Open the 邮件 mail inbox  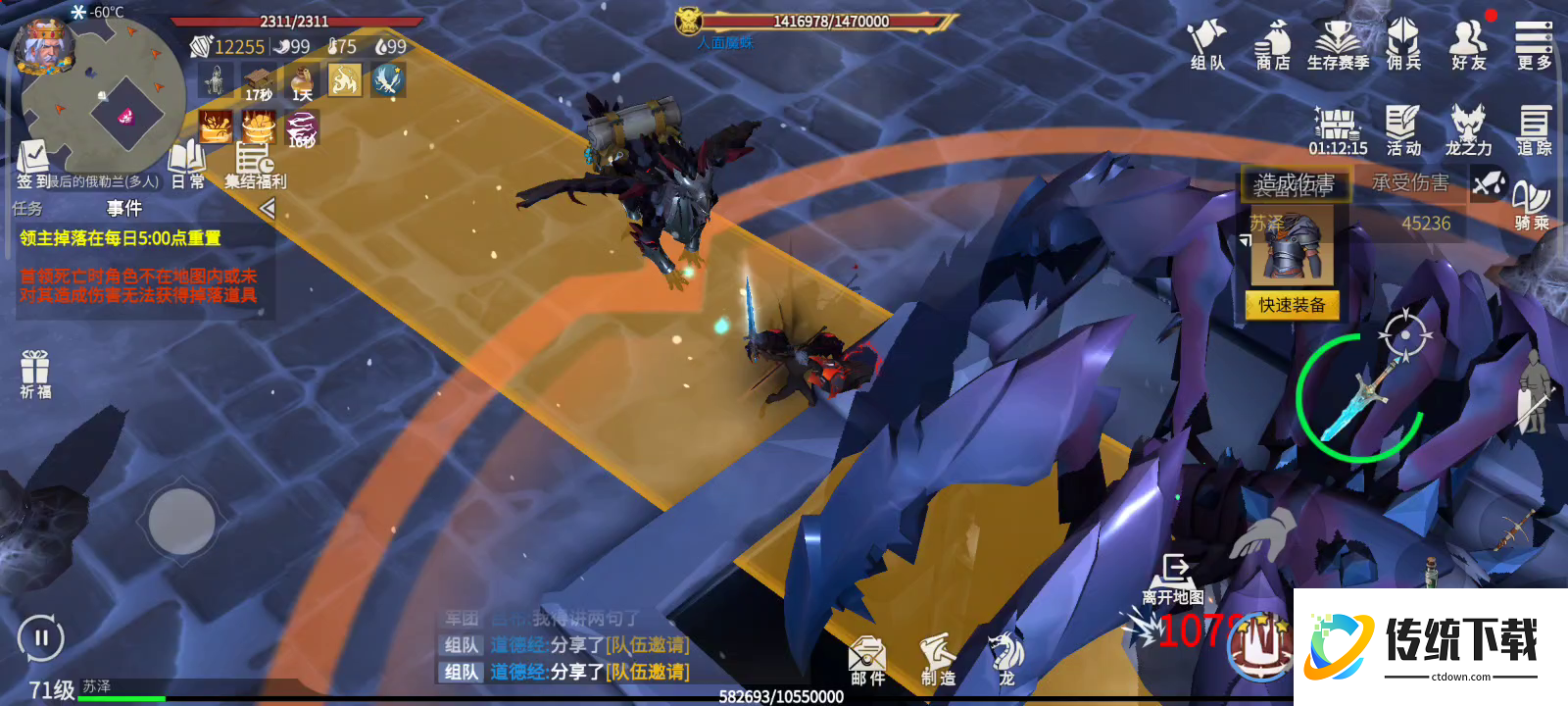coord(867,660)
